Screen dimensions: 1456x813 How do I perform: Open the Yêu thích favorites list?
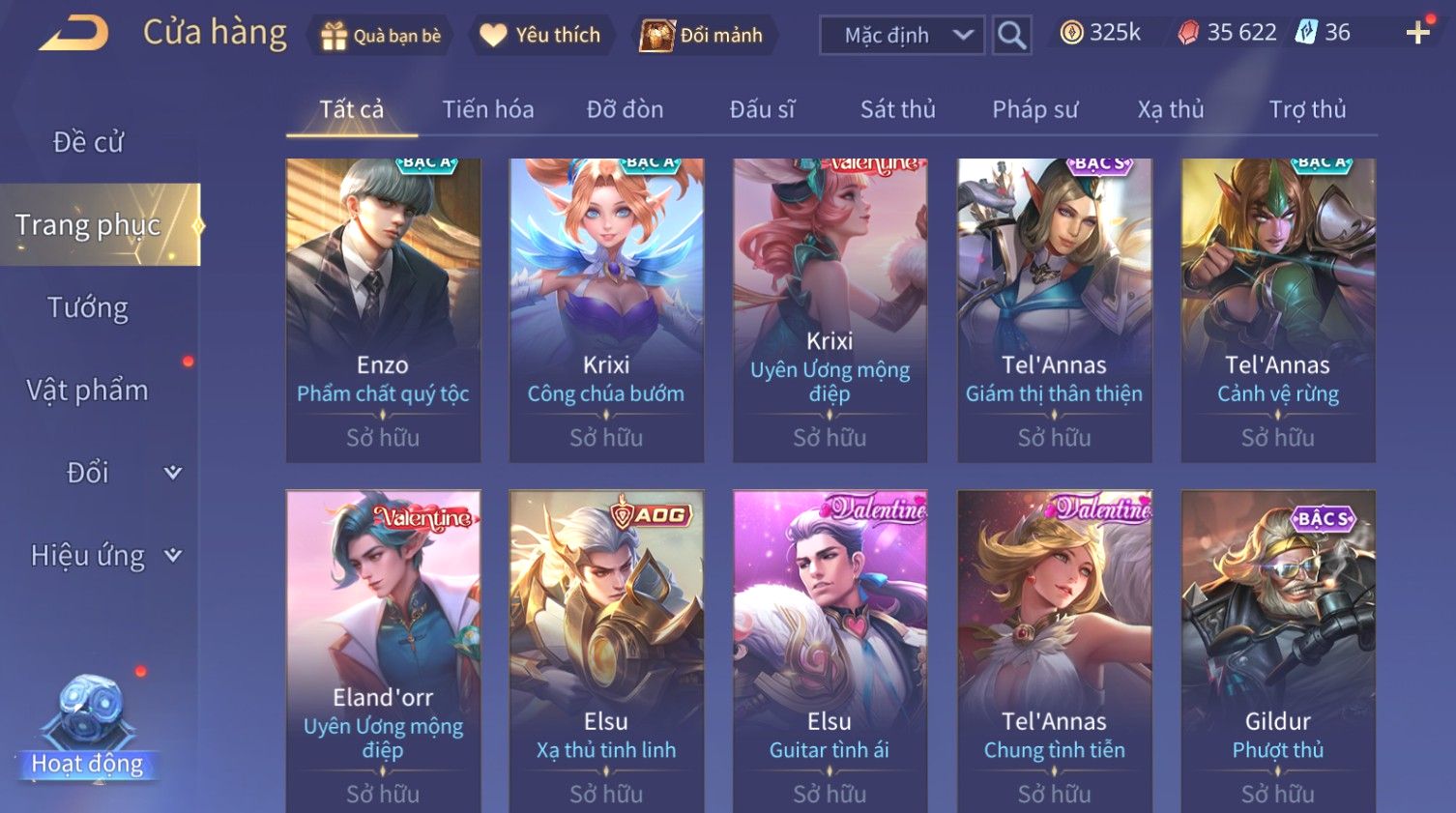point(541,36)
